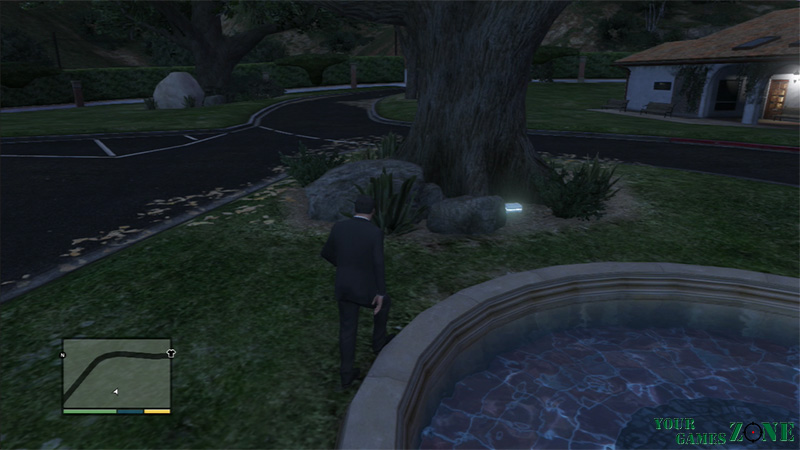Click the white player arrow on minimap
800x450 pixels.
[116, 391]
